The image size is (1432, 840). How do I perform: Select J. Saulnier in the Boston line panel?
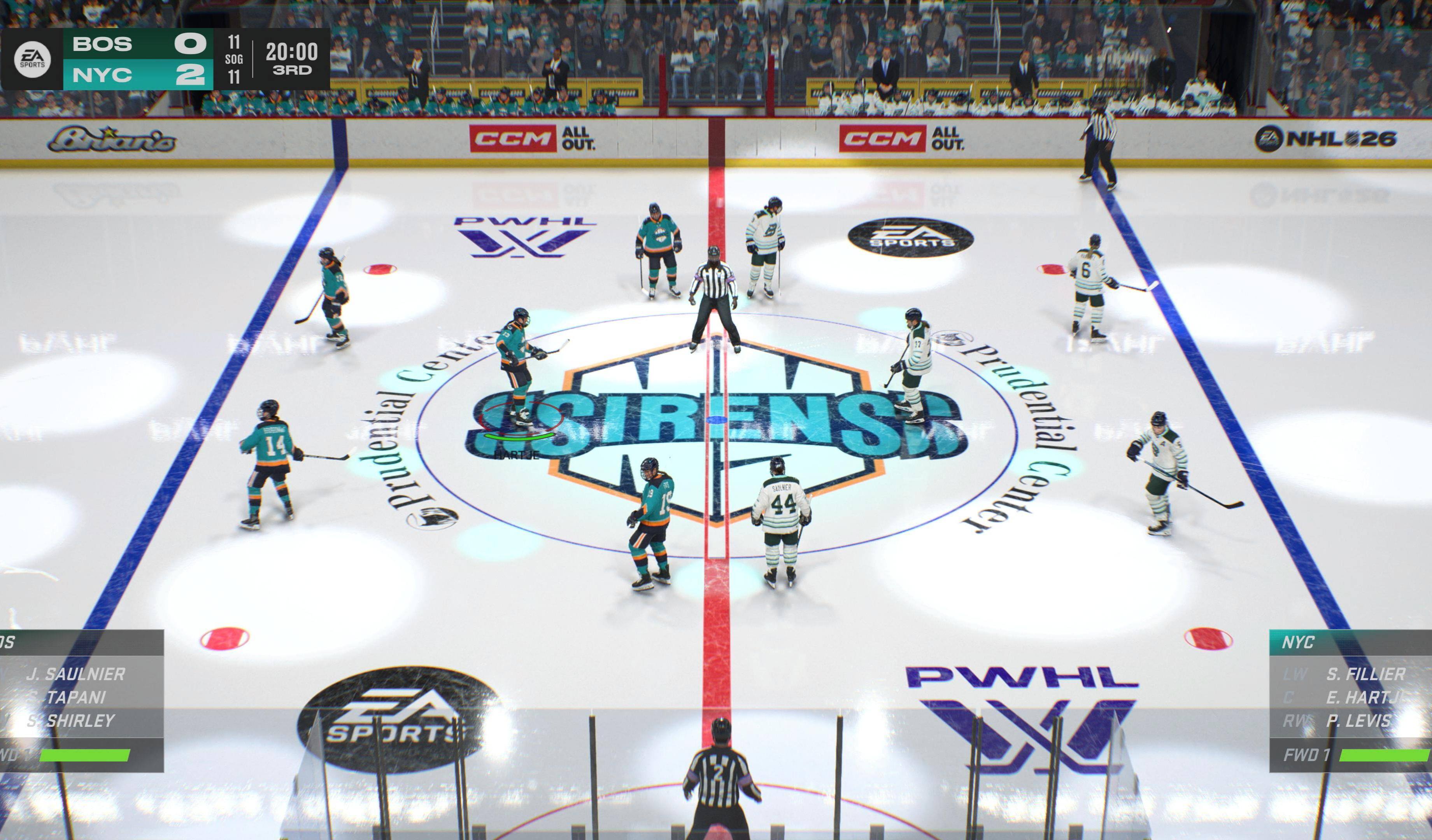(x=75, y=674)
